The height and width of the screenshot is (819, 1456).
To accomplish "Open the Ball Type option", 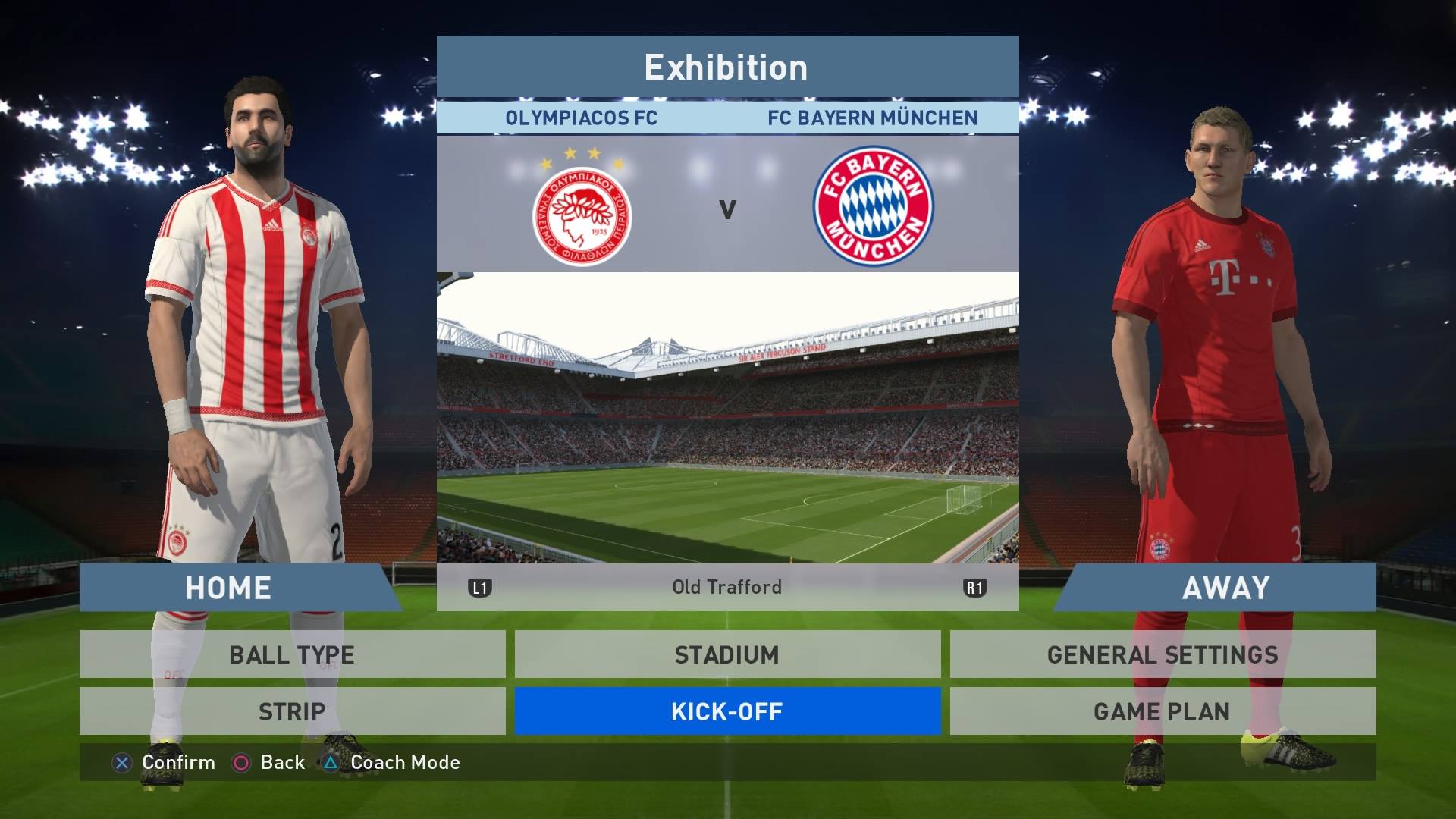I will click(x=292, y=654).
